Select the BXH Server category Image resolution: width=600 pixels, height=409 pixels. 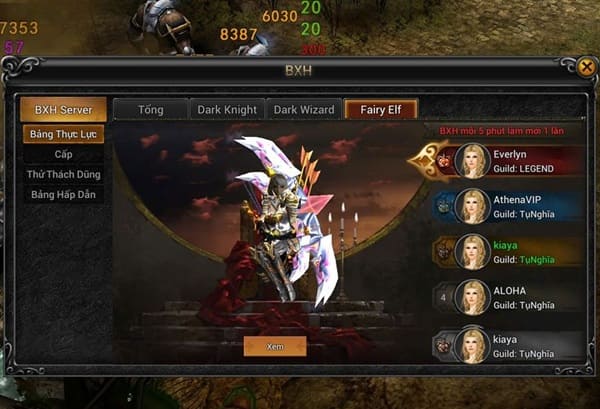pos(62,110)
